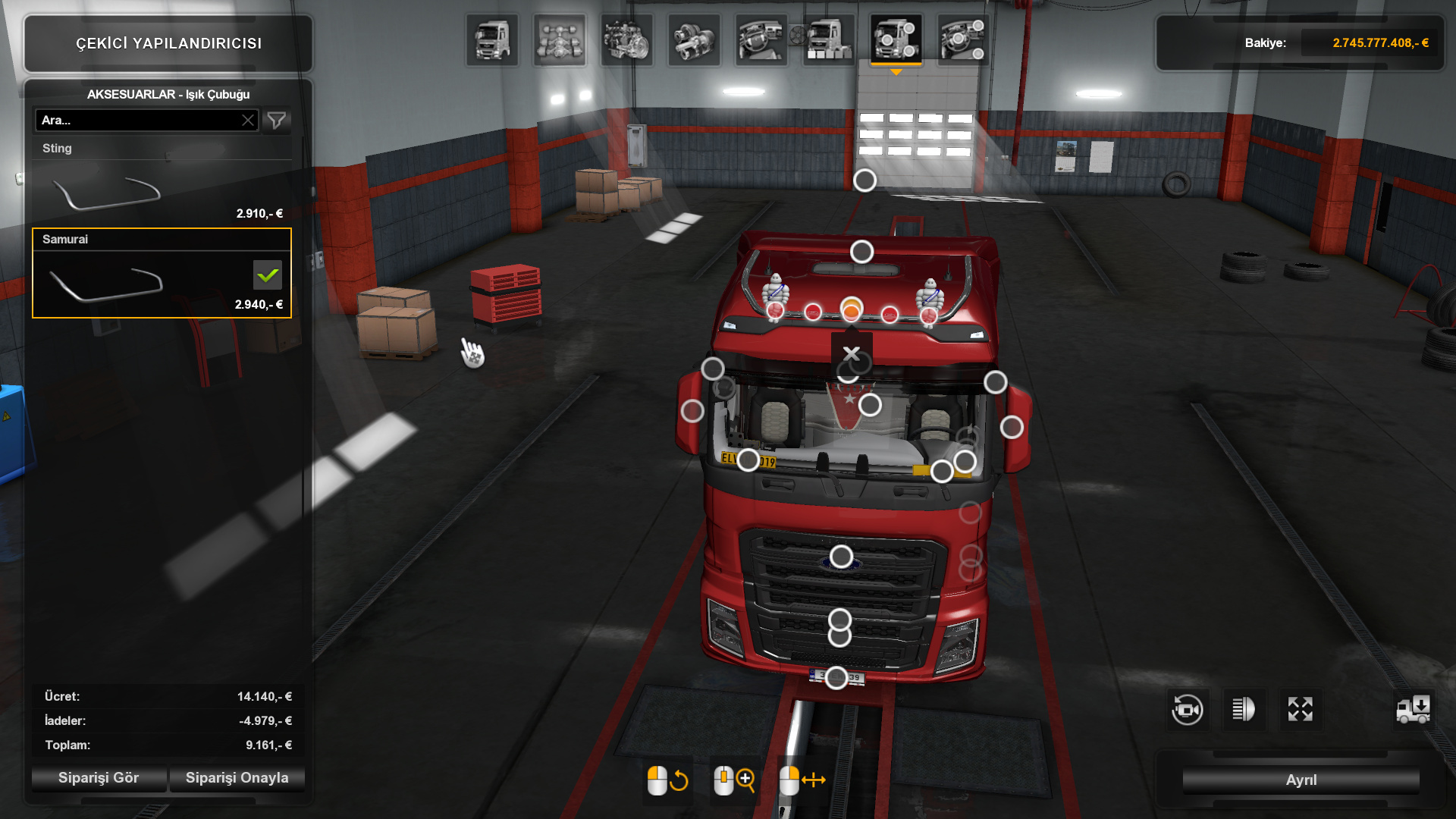Toggle the truck headlights
Screen dimensions: 1456x819
[1244, 710]
